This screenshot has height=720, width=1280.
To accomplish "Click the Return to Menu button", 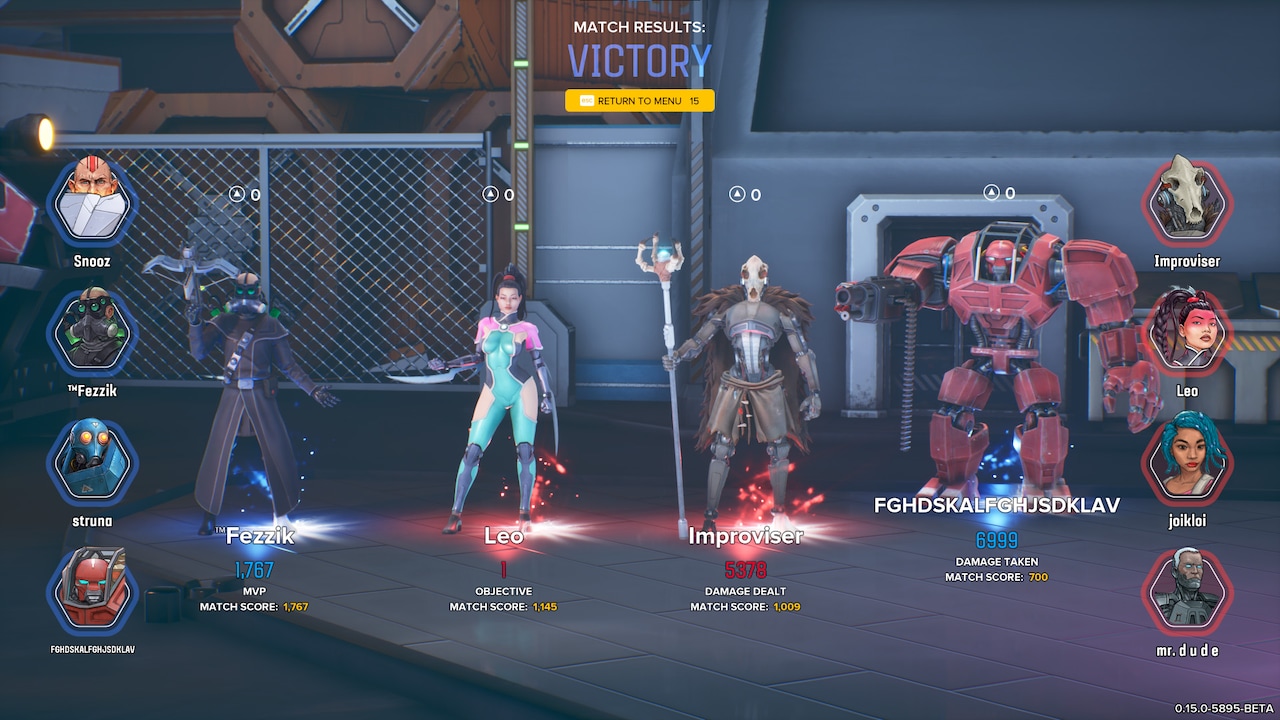I will pos(640,101).
